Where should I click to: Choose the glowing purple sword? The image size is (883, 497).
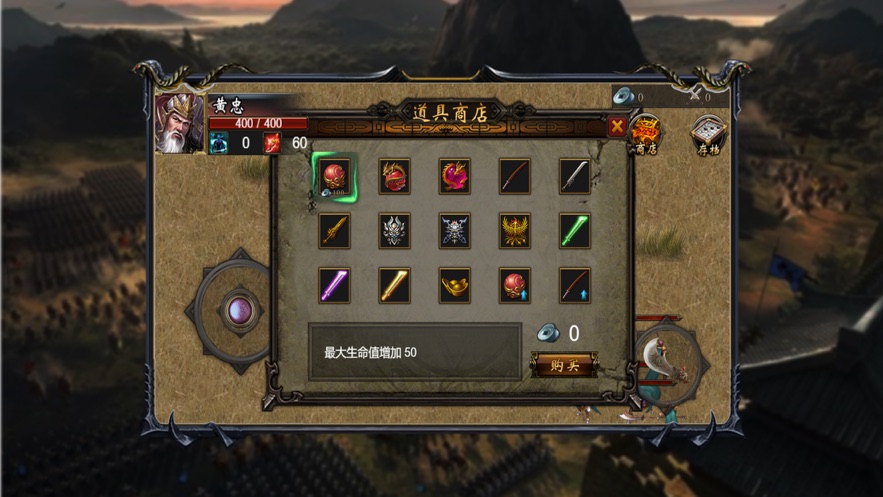[334, 285]
